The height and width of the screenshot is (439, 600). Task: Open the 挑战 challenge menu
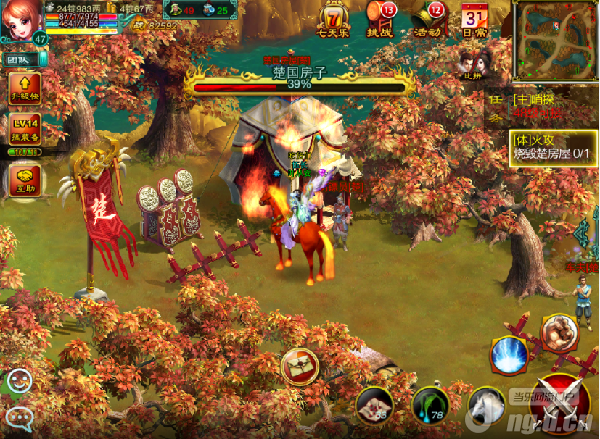[380, 17]
